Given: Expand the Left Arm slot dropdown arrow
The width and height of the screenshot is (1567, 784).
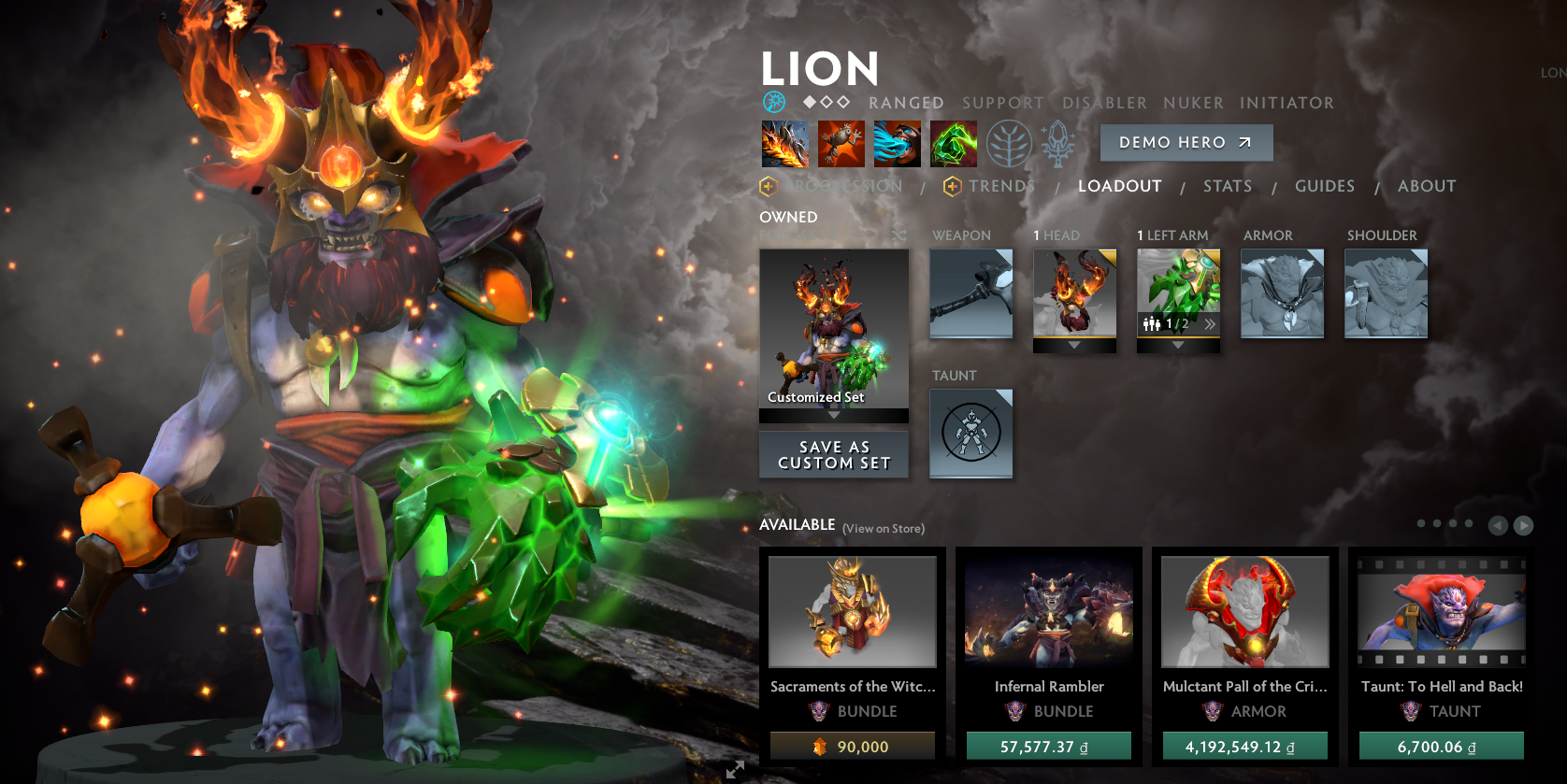Looking at the screenshot, I should 1177,343.
